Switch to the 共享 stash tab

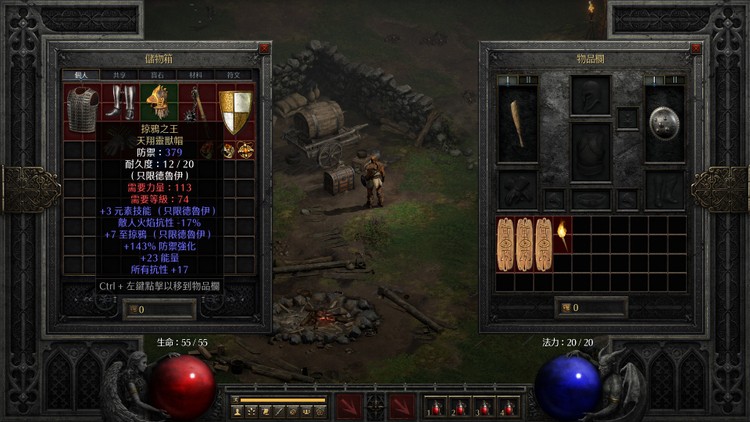120,74
